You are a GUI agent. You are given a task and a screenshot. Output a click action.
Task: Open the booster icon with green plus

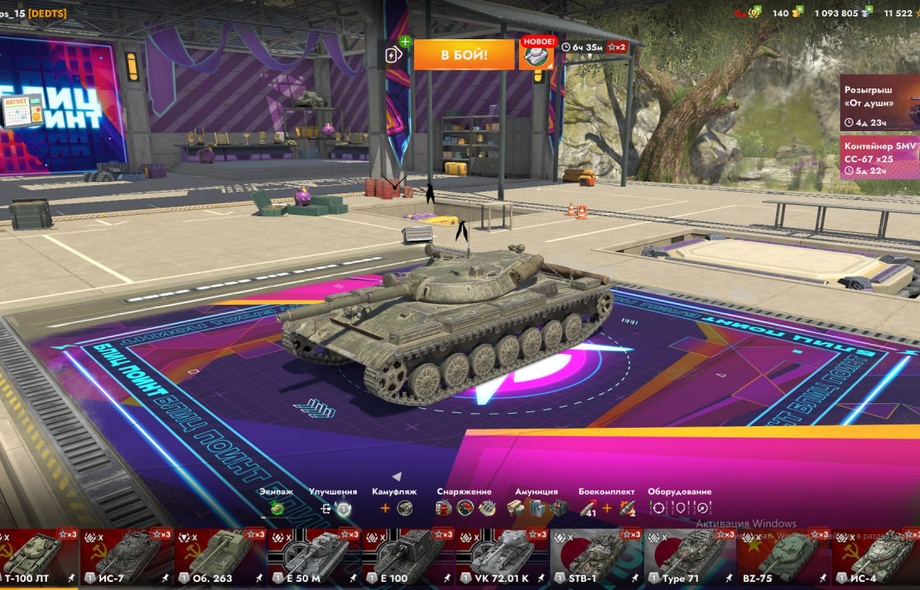pyautogui.click(x=396, y=54)
